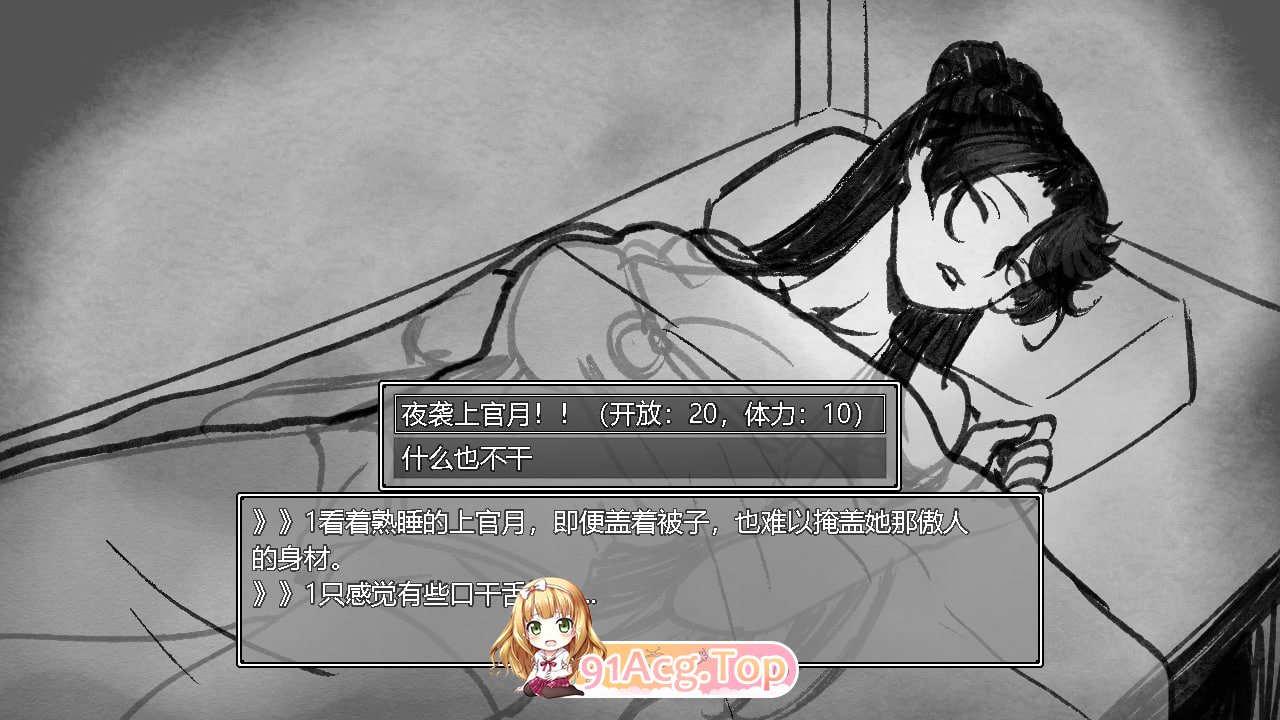Click the dialogue box to advance text
The height and width of the screenshot is (720, 1280).
click(x=640, y=580)
